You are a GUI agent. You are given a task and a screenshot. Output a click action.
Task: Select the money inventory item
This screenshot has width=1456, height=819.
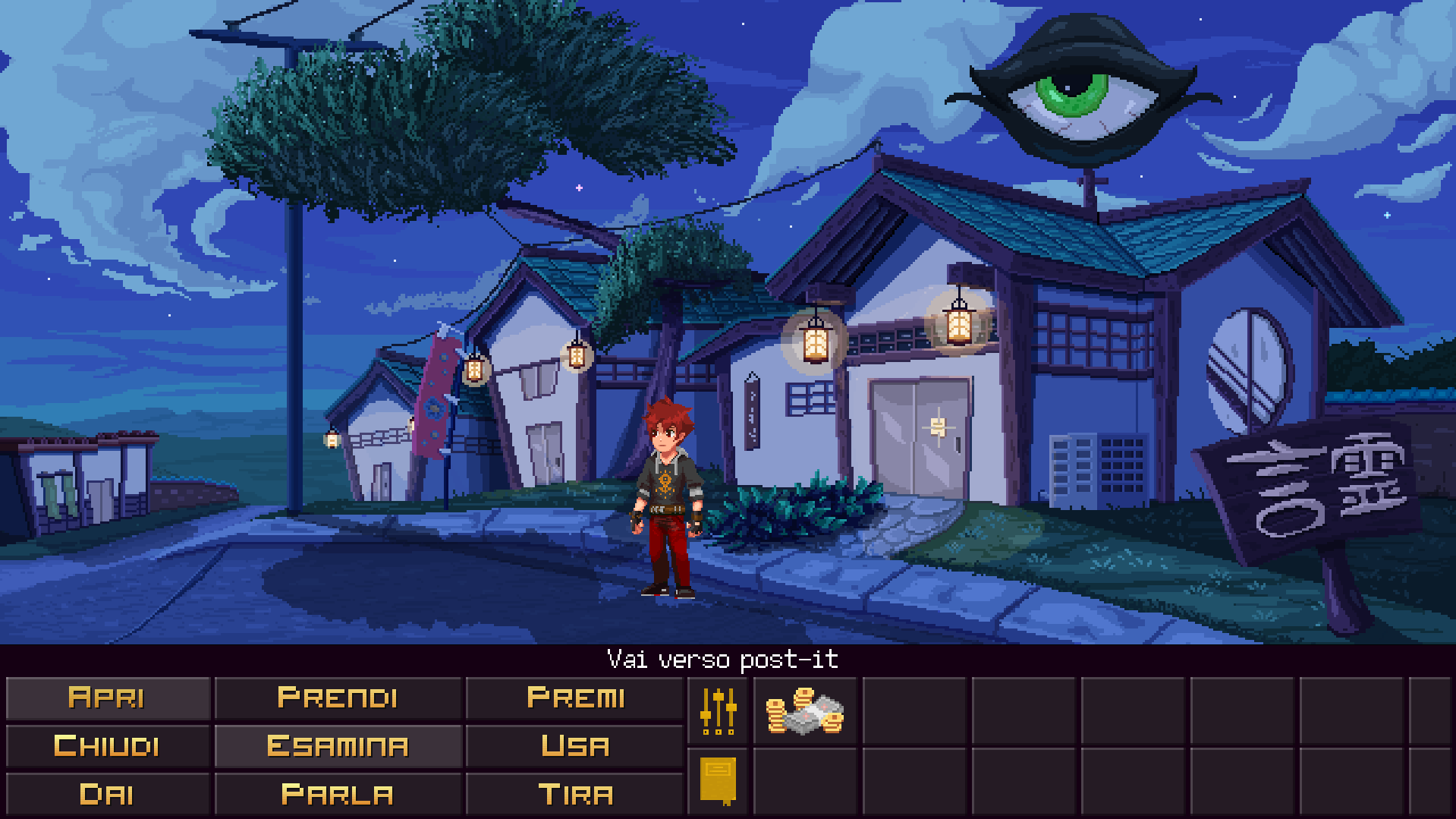804,713
